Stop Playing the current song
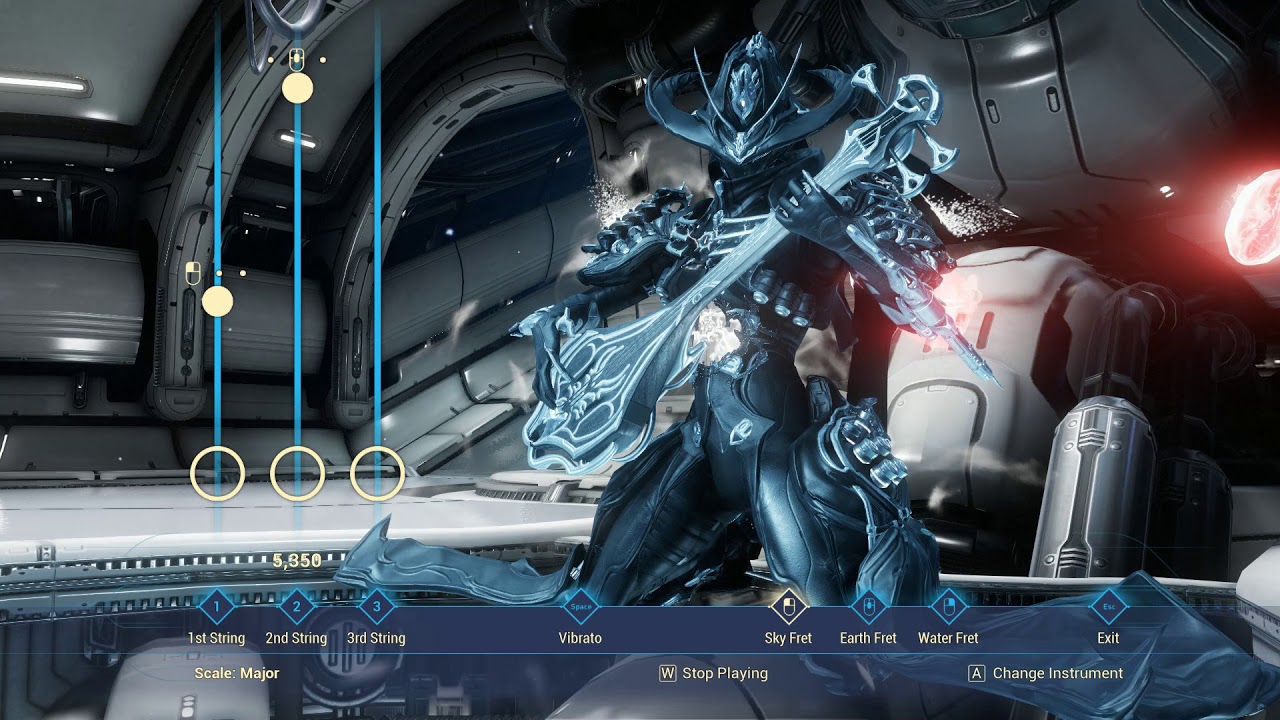 [x=714, y=673]
